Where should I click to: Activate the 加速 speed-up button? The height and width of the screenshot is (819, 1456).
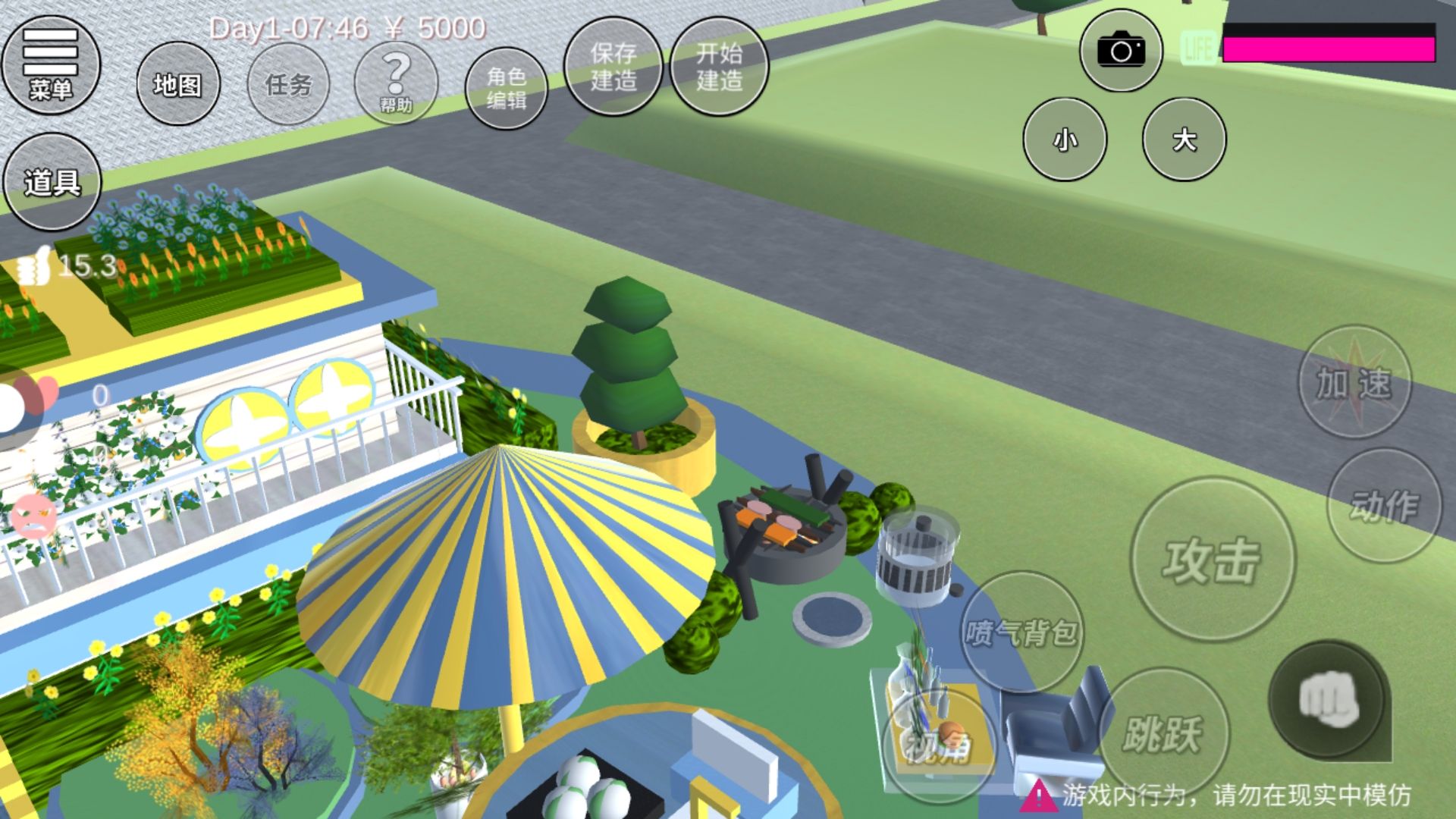click(x=1354, y=382)
